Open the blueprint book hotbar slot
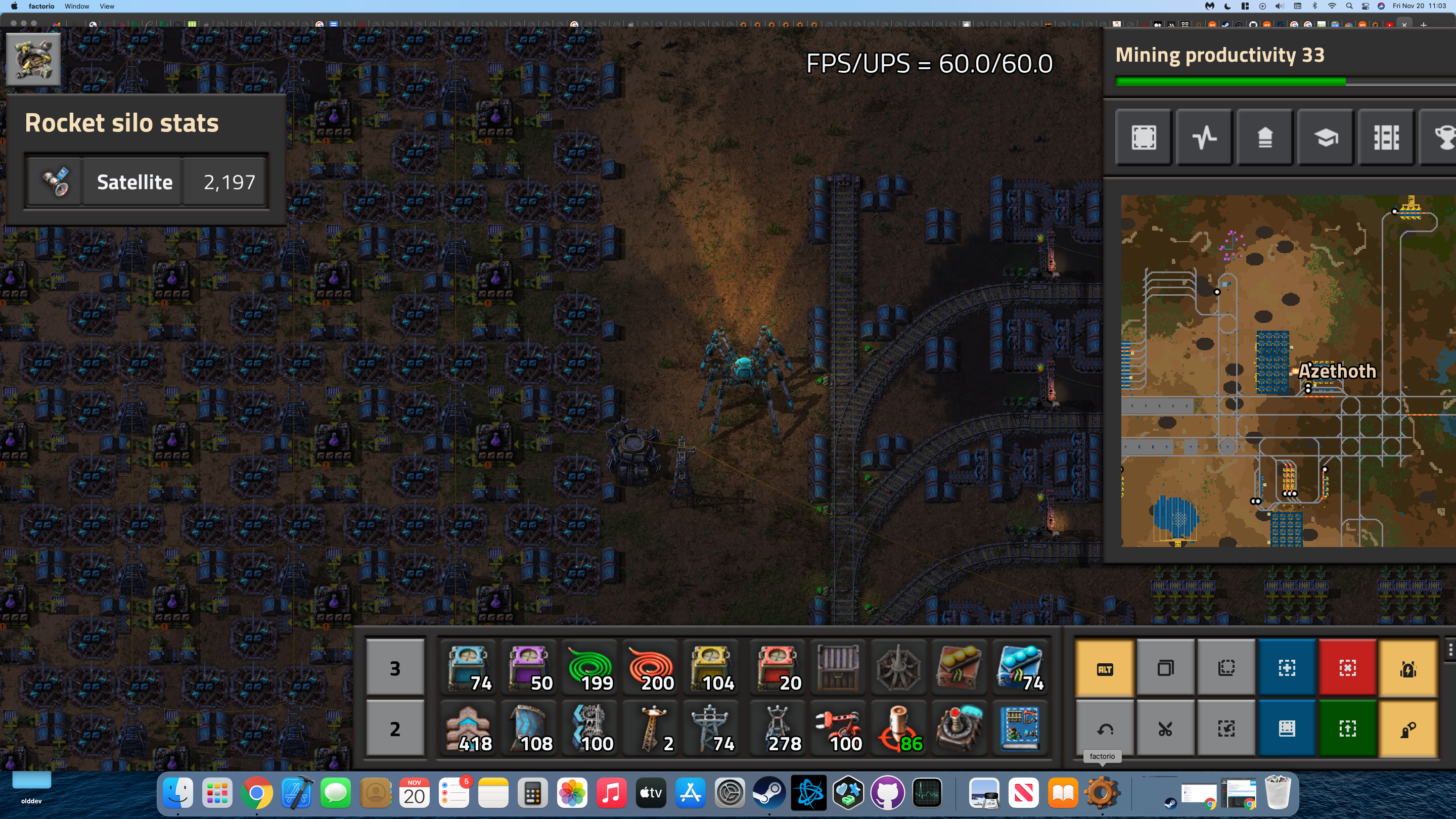The width and height of the screenshot is (1456, 819). click(1020, 729)
